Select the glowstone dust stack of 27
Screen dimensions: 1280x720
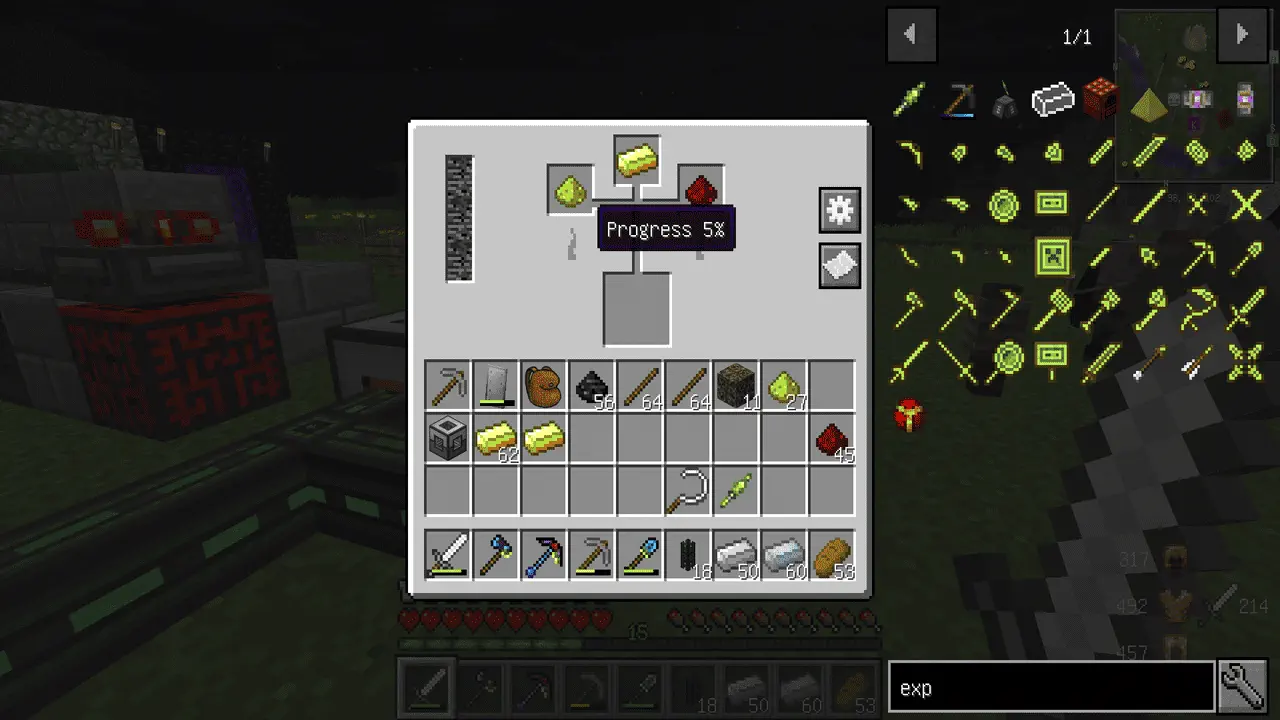tap(784, 386)
